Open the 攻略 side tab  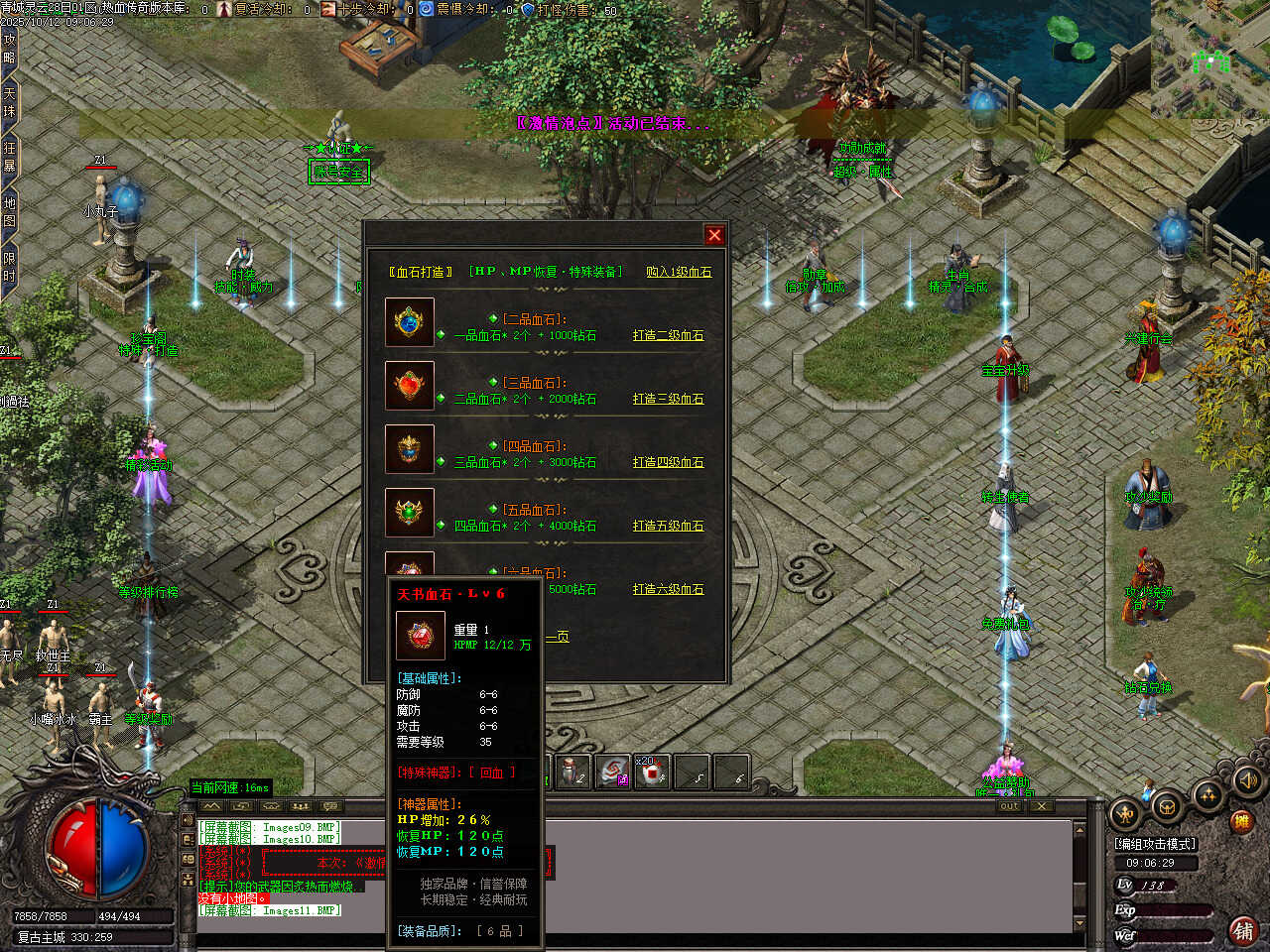pos(9,48)
